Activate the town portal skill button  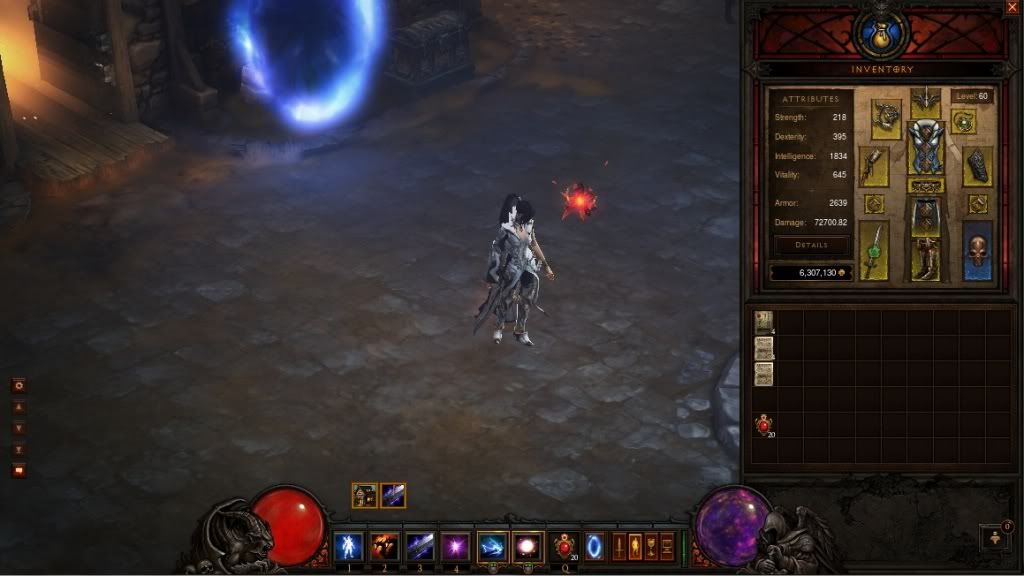click(x=596, y=546)
